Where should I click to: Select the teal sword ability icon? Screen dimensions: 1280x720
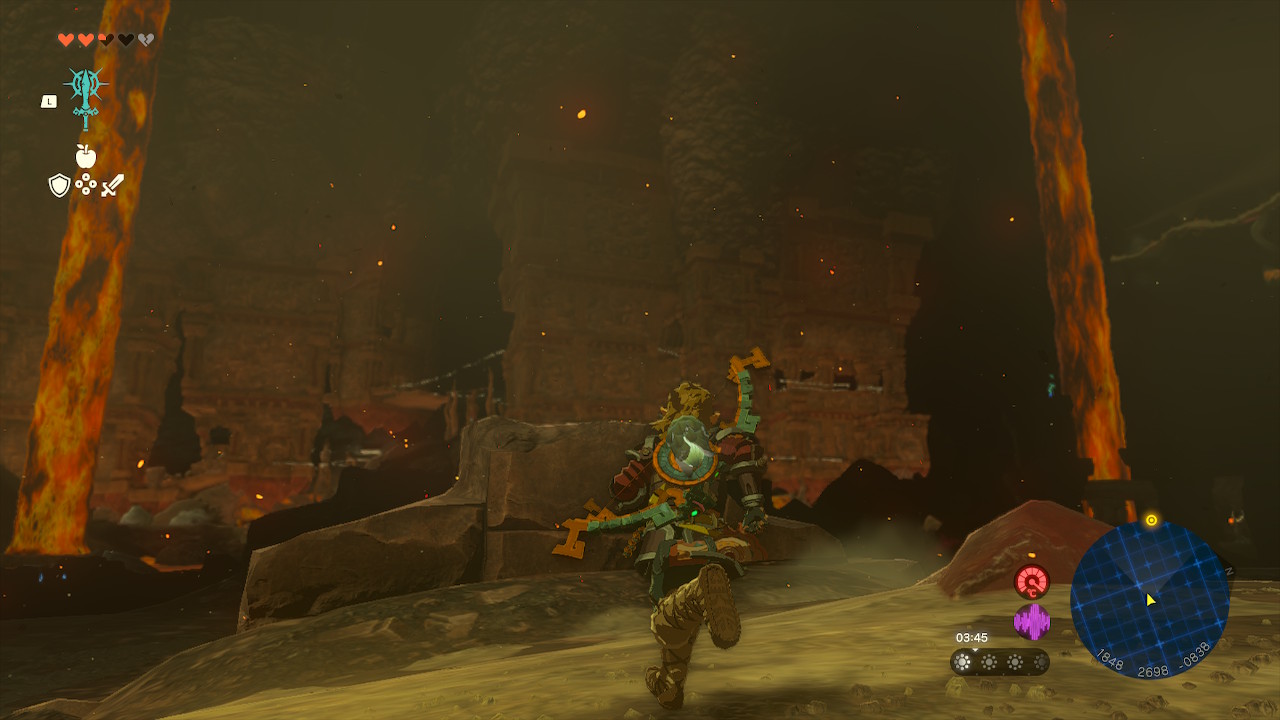(x=86, y=96)
